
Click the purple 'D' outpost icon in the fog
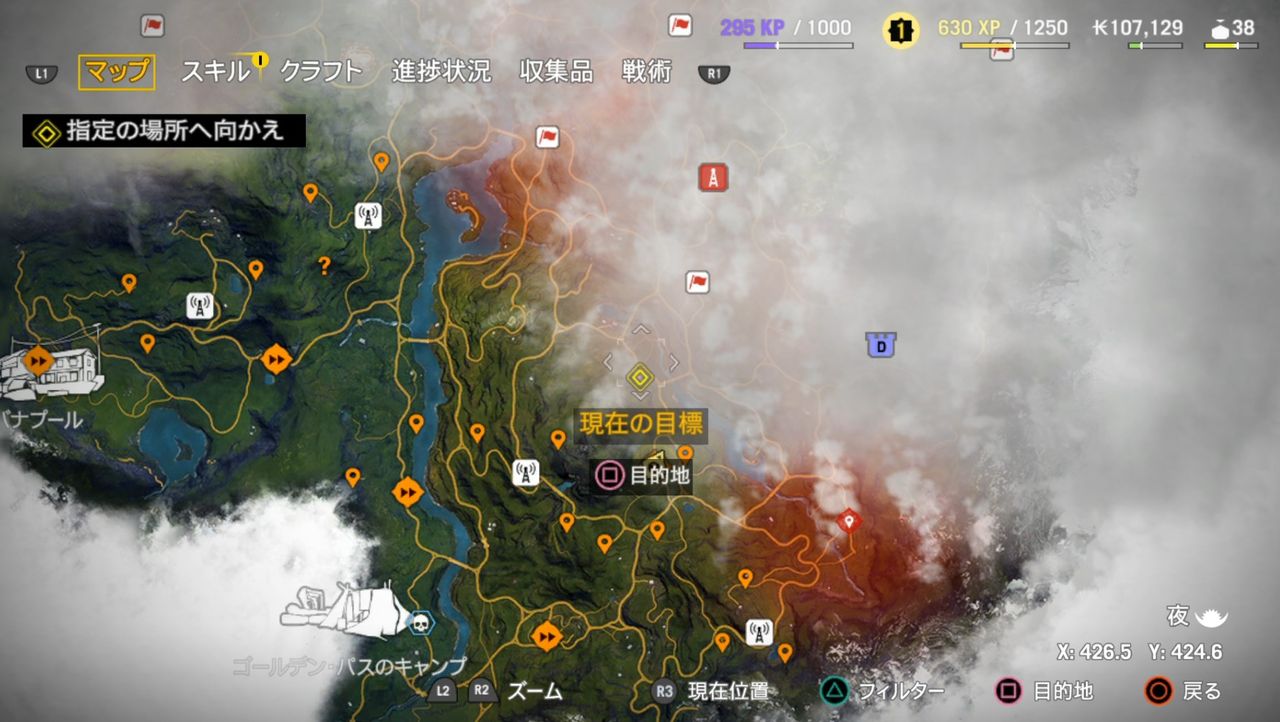pyautogui.click(x=883, y=342)
